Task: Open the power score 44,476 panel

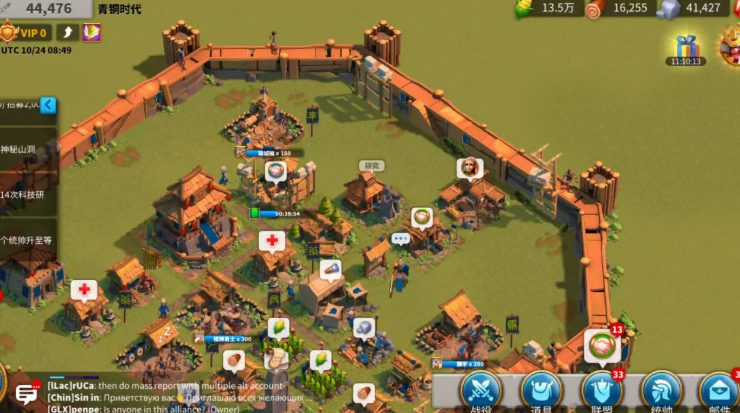Action: tap(46, 8)
